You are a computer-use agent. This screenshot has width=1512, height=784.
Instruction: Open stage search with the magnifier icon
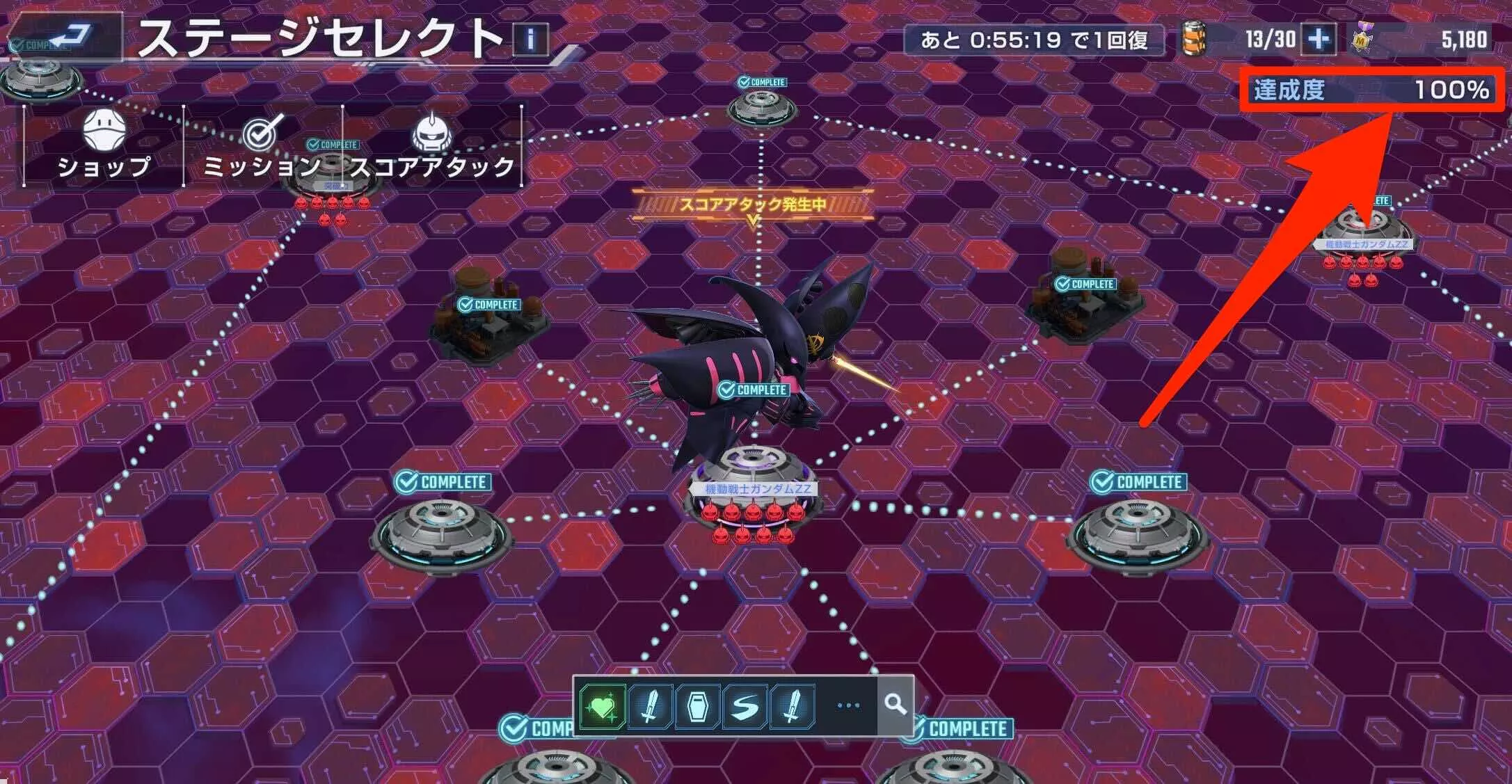tap(894, 706)
